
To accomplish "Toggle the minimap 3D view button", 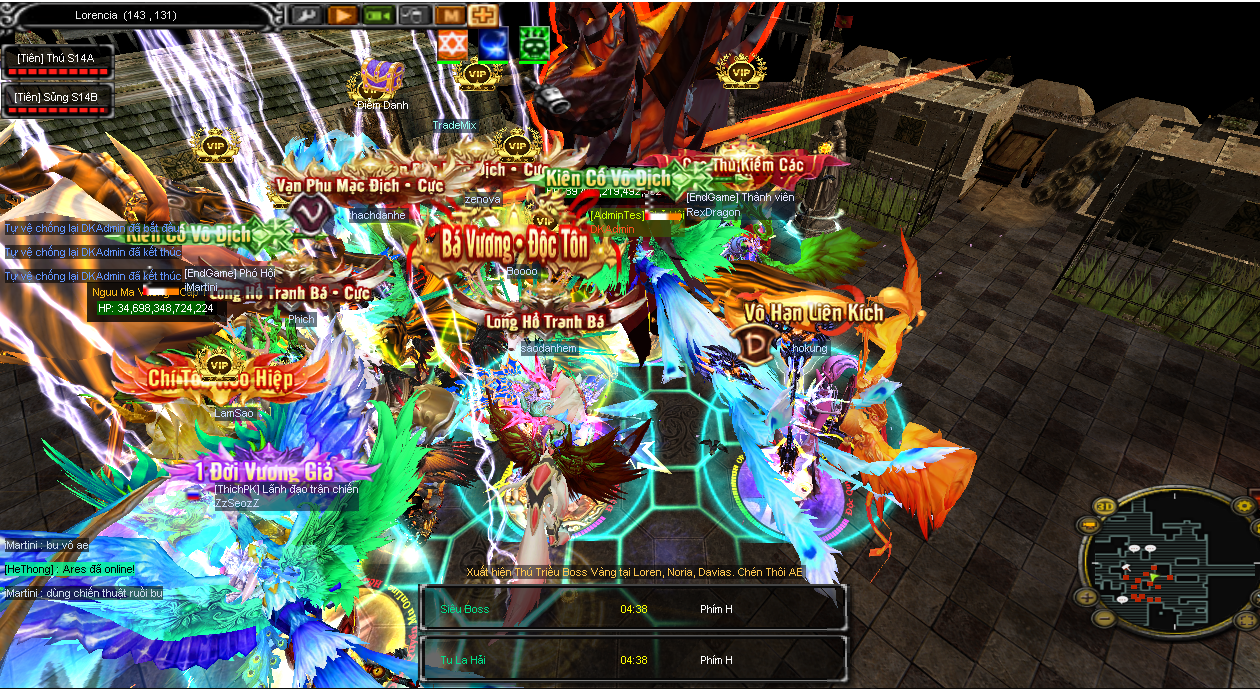I will (x=1107, y=506).
